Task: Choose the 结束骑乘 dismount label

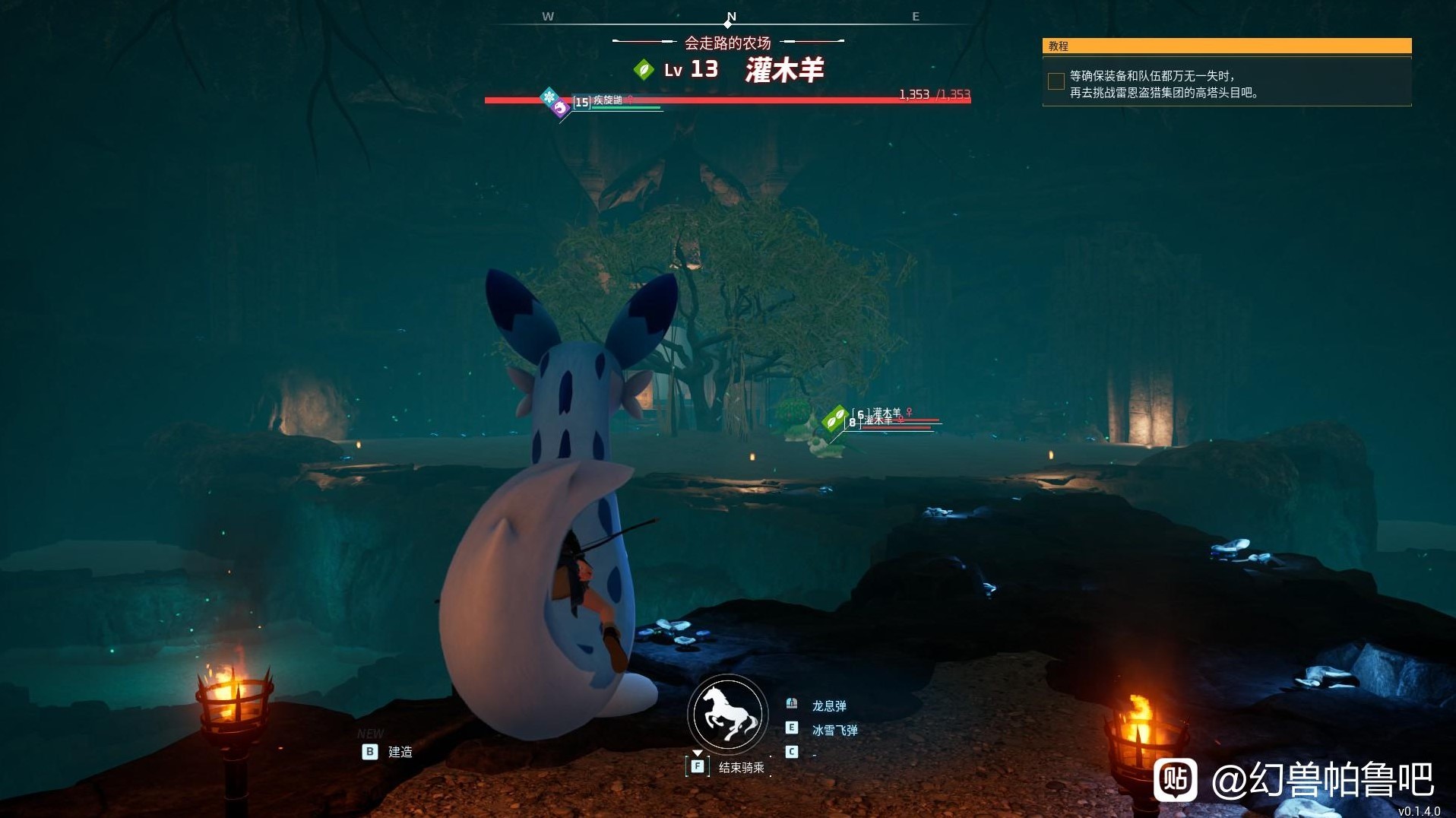Action: (x=741, y=768)
